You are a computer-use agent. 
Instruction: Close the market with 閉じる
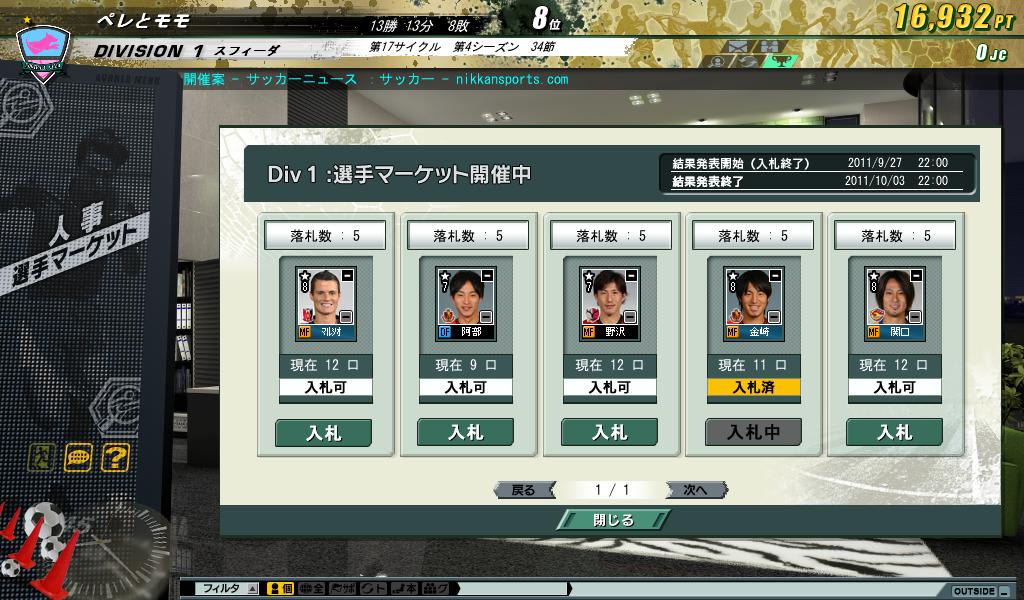(611, 520)
